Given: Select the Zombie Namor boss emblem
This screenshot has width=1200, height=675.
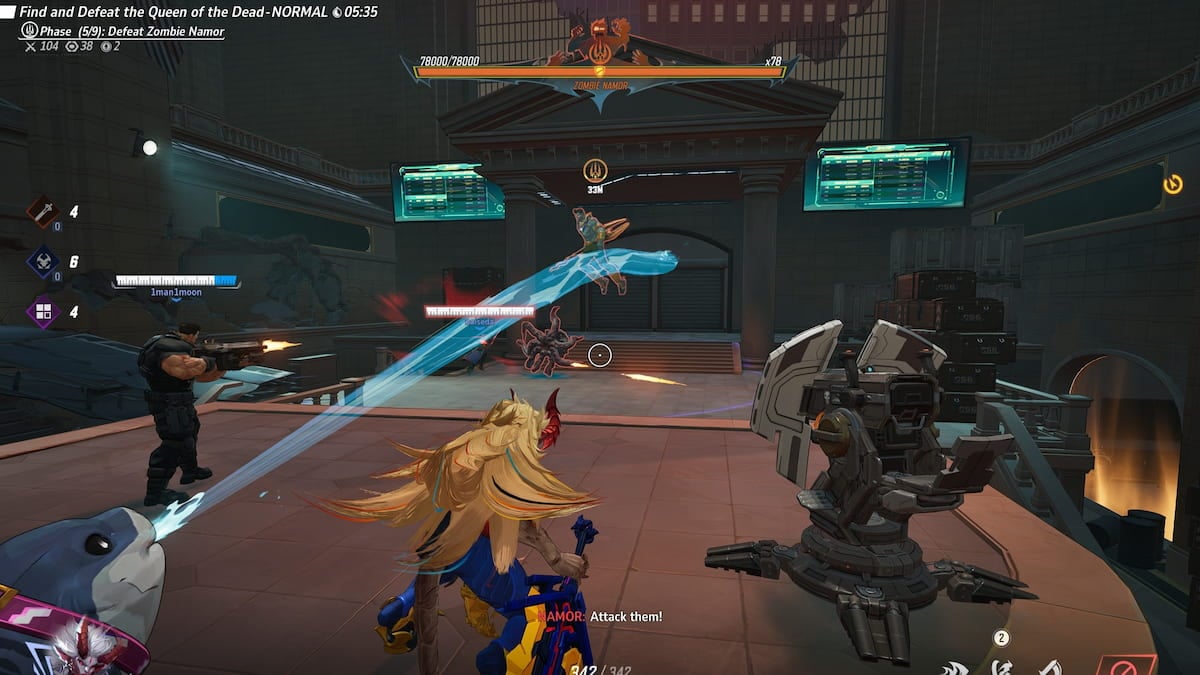Looking at the screenshot, I should (x=600, y=44).
